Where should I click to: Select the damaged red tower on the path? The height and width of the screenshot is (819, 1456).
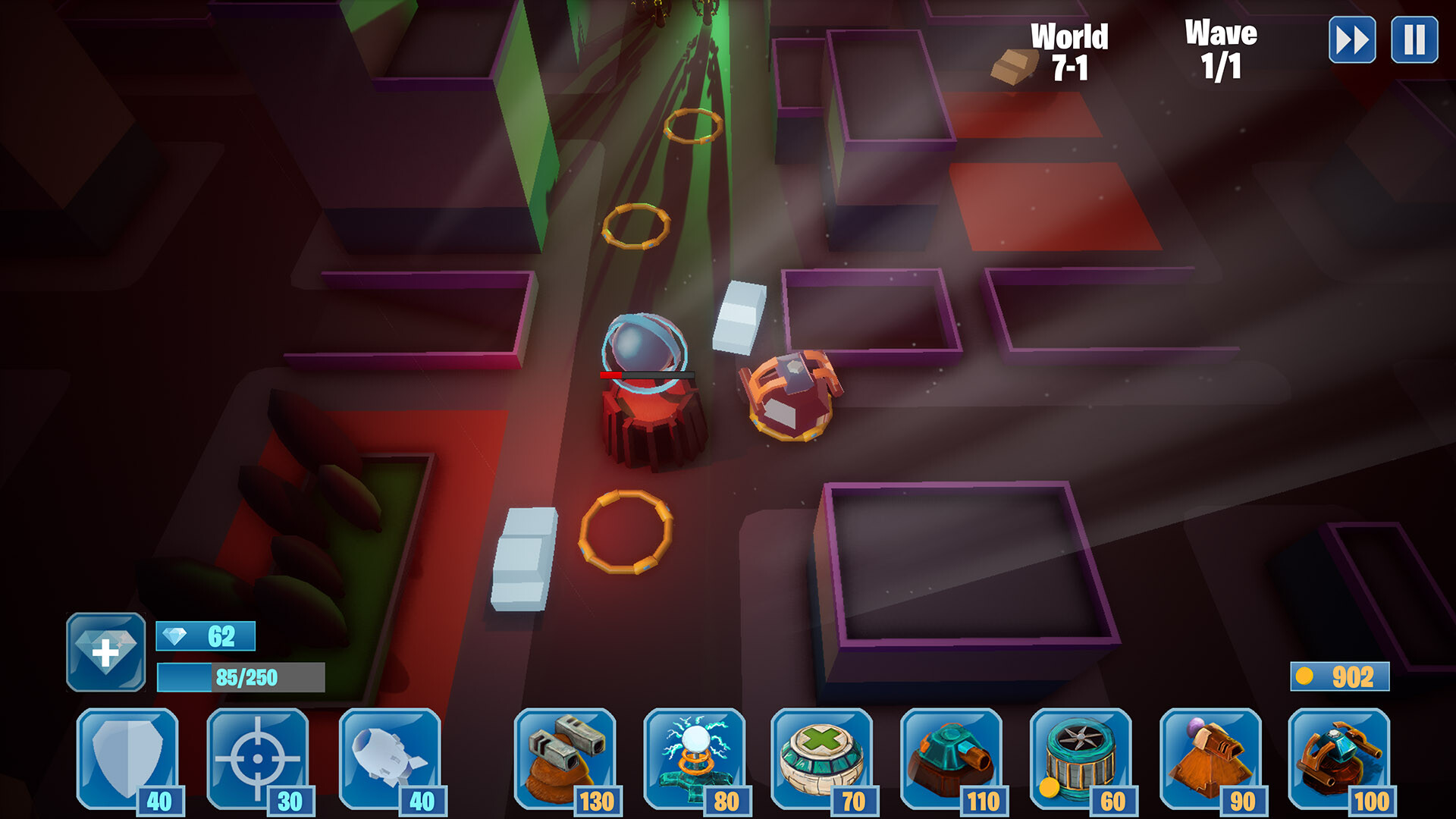click(x=651, y=394)
